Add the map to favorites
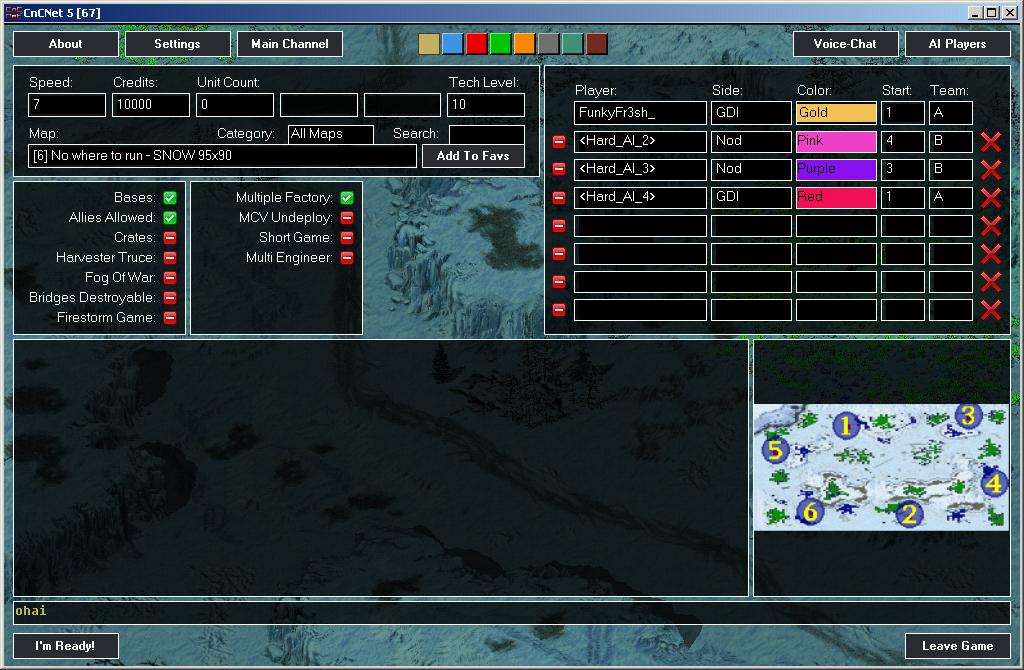 click(x=473, y=156)
